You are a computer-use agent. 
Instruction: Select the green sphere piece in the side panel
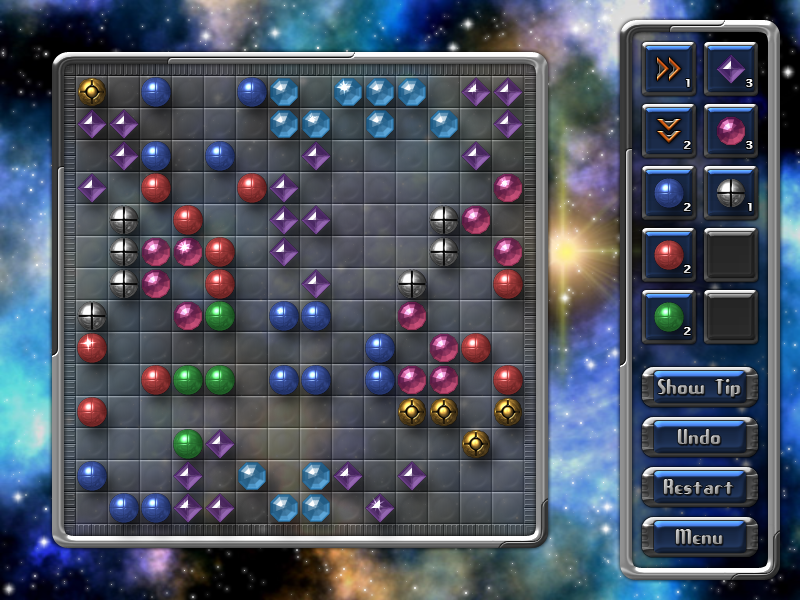pos(668,317)
